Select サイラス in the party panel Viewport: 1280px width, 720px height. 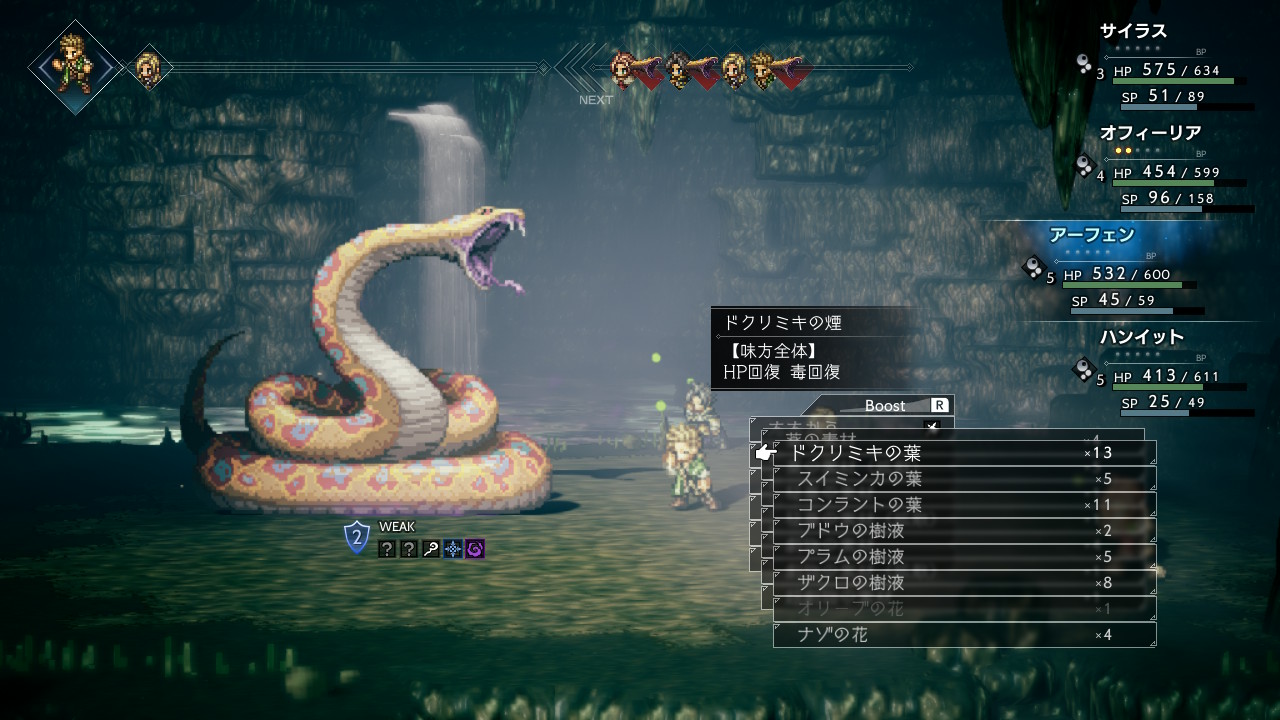1133,31
